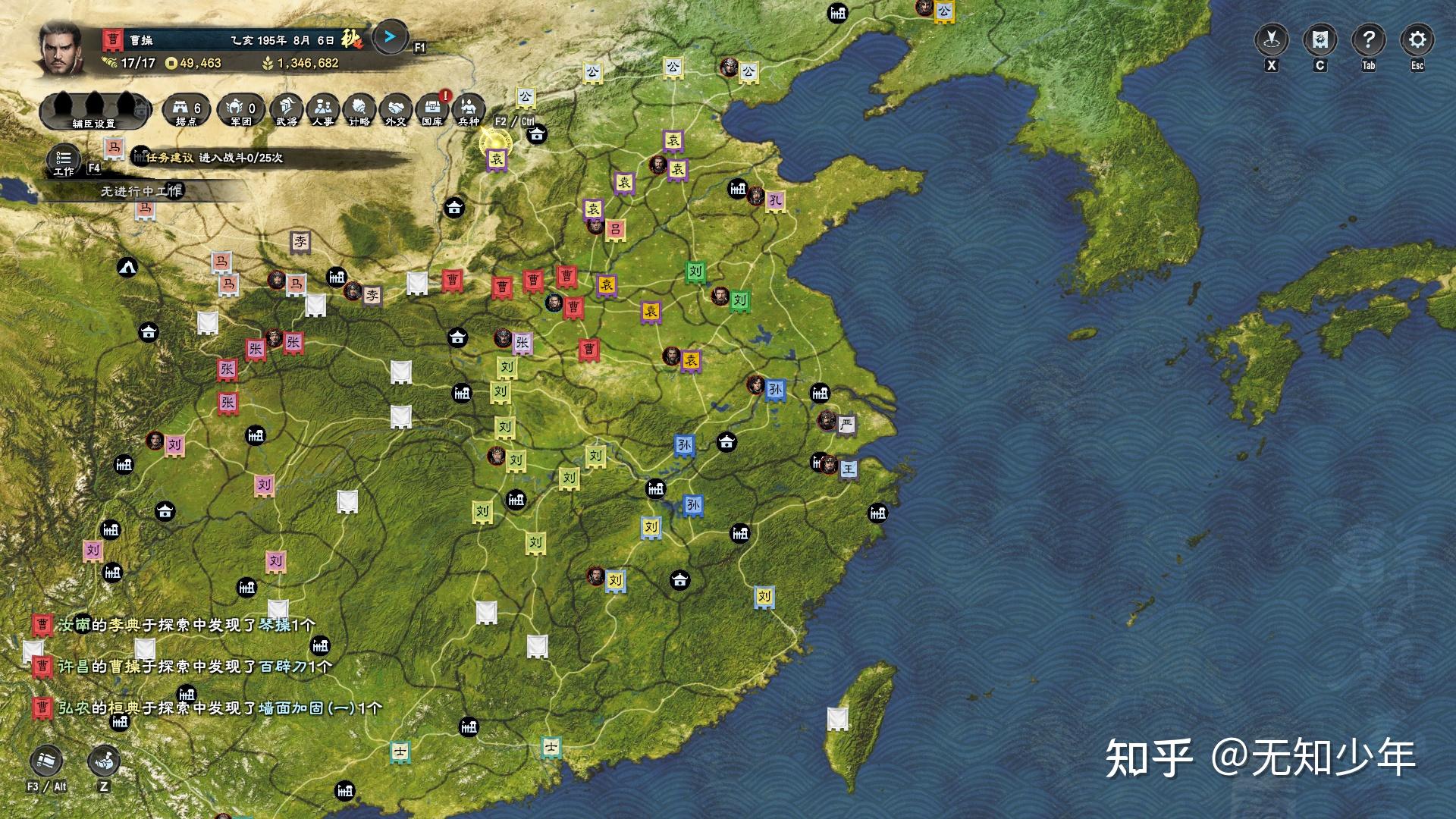
Task: Open the 外交 diplomacy menu
Action: (x=396, y=110)
